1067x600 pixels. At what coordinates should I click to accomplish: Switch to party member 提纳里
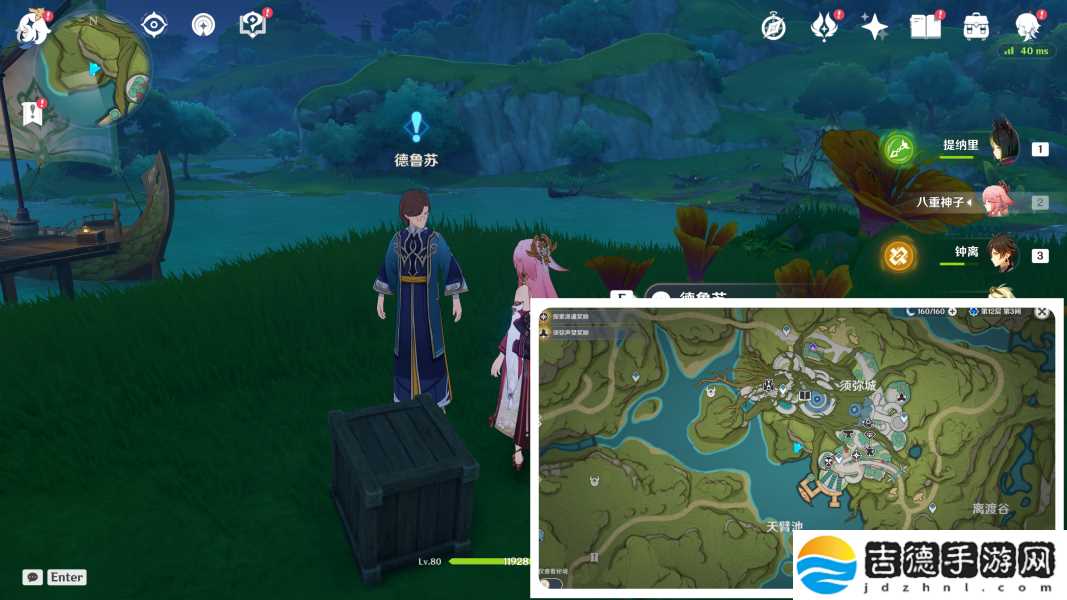pyautogui.click(x=961, y=146)
